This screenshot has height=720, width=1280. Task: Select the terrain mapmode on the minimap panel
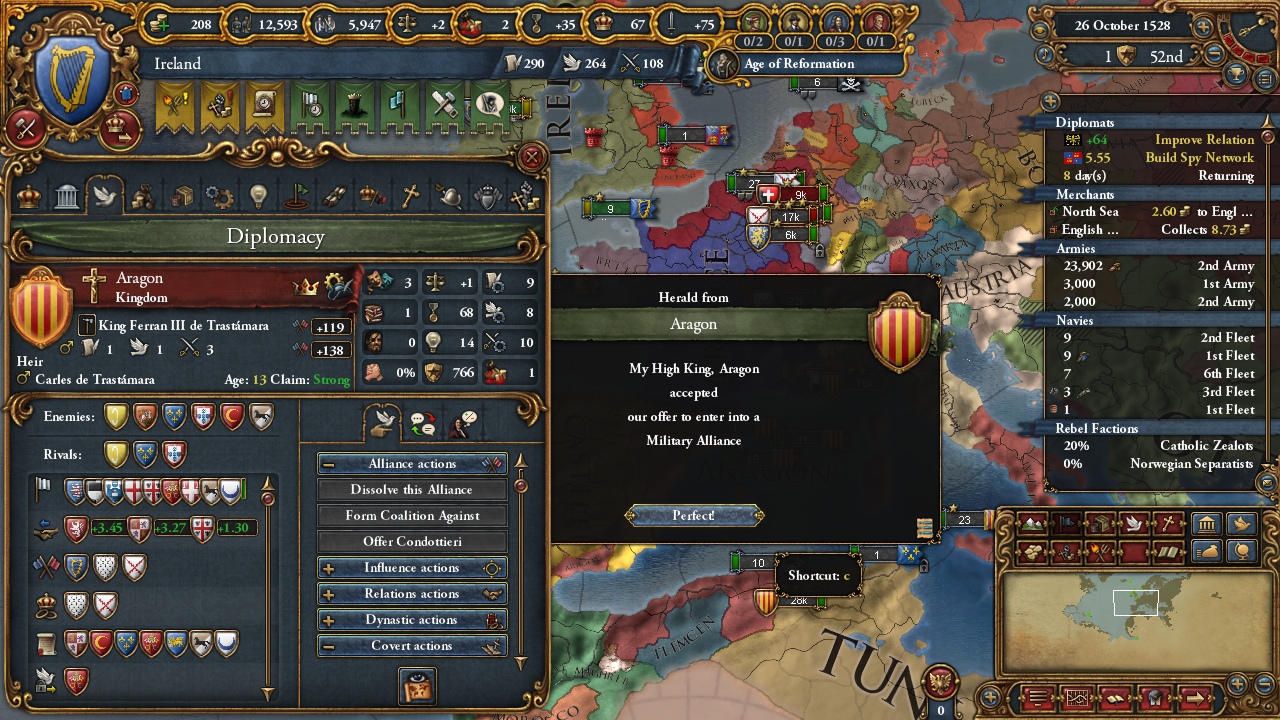1031,523
